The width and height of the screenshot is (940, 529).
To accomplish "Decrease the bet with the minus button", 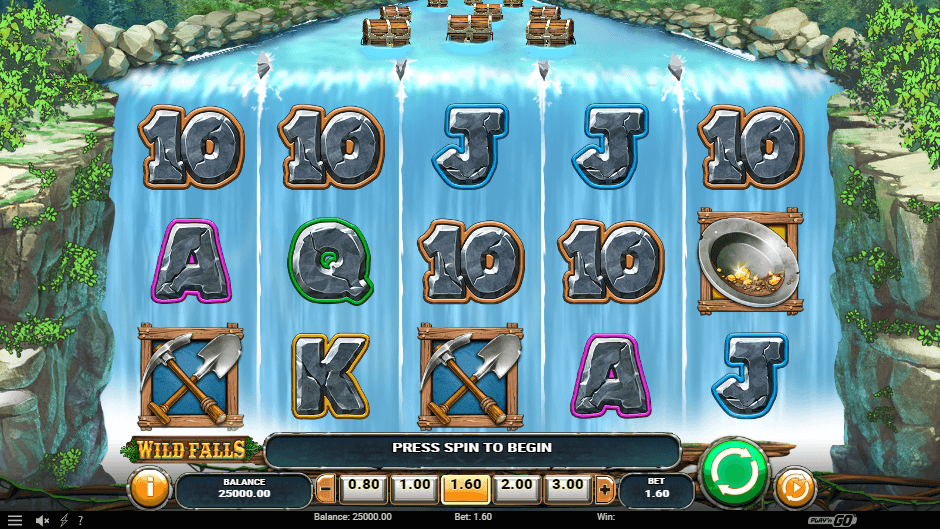I will [x=326, y=489].
